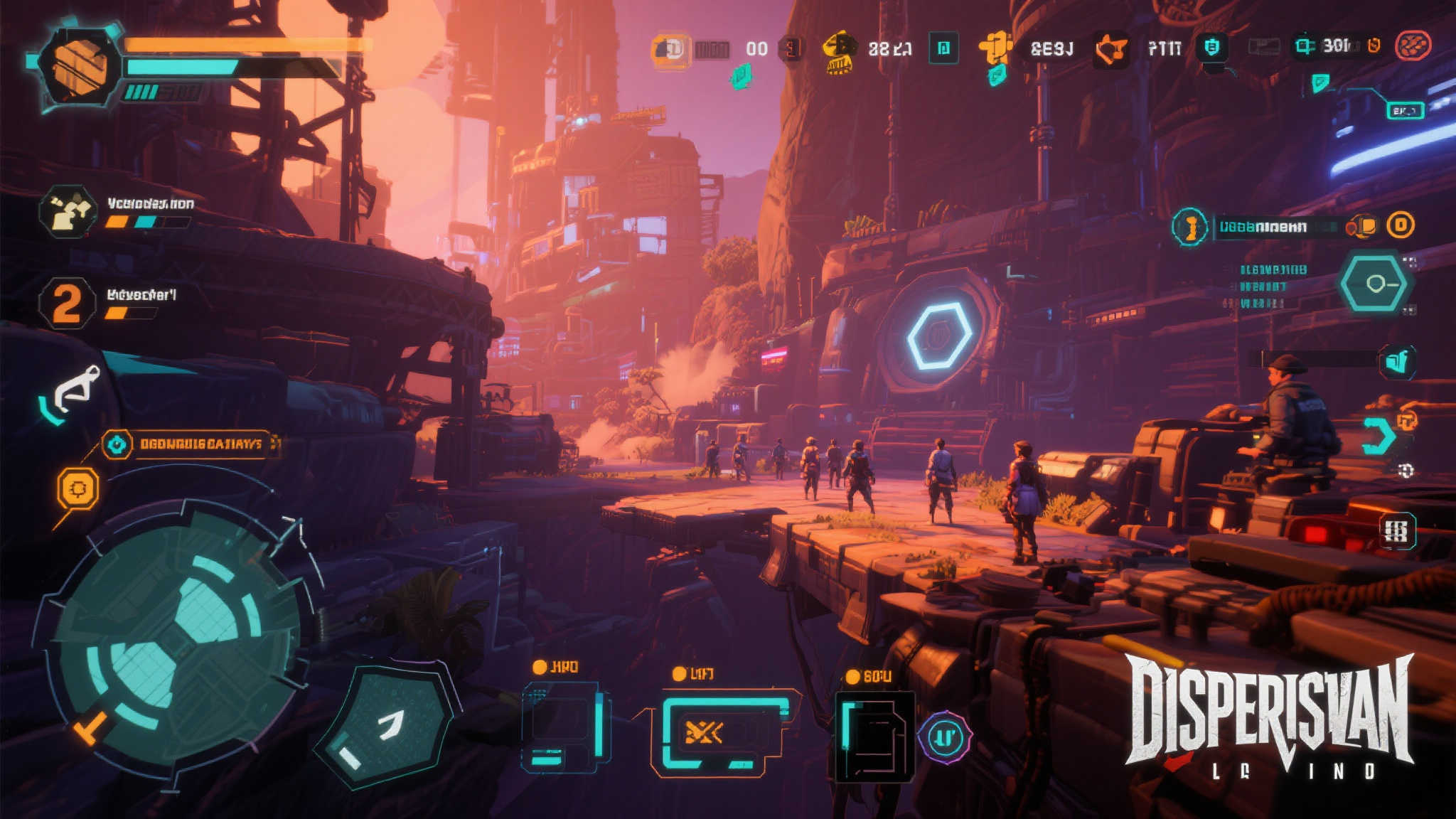The height and width of the screenshot is (819, 1456).
Task: Open the orange hexagon gear icon
Action: 77,488
